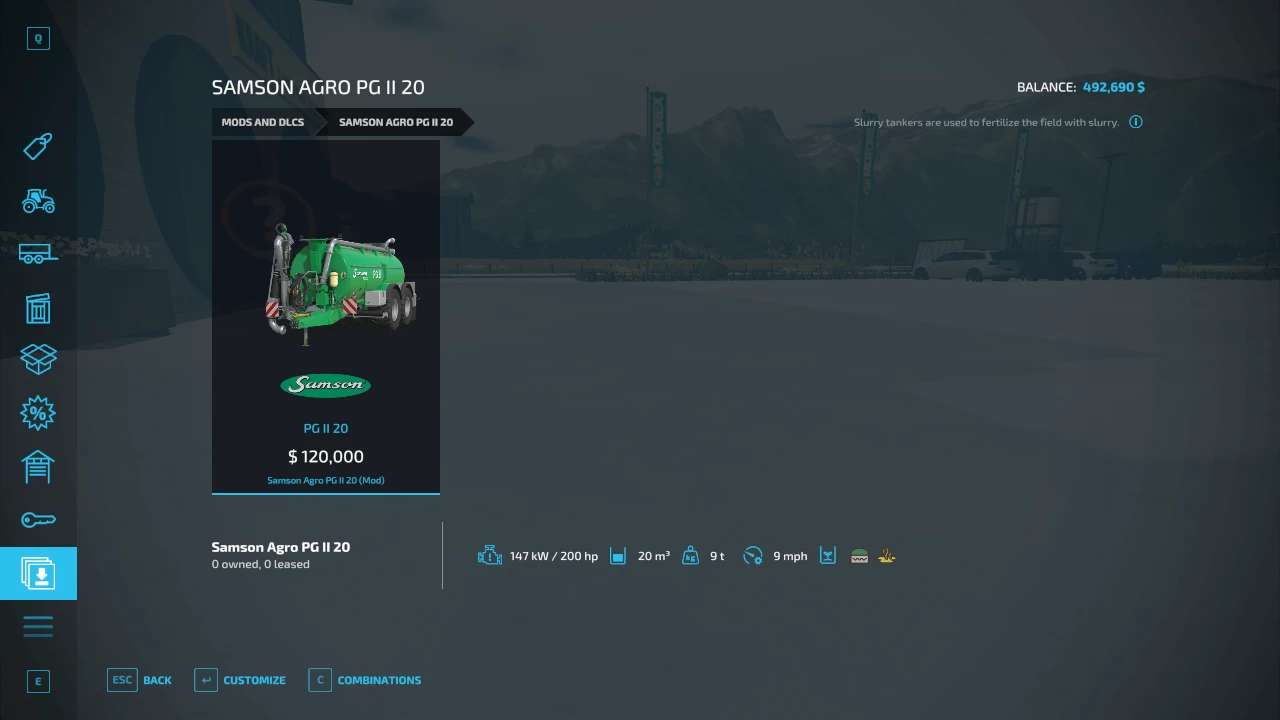The height and width of the screenshot is (720, 1280).
Task: Go back via the Back button
Action: click(x=140, y=680)
